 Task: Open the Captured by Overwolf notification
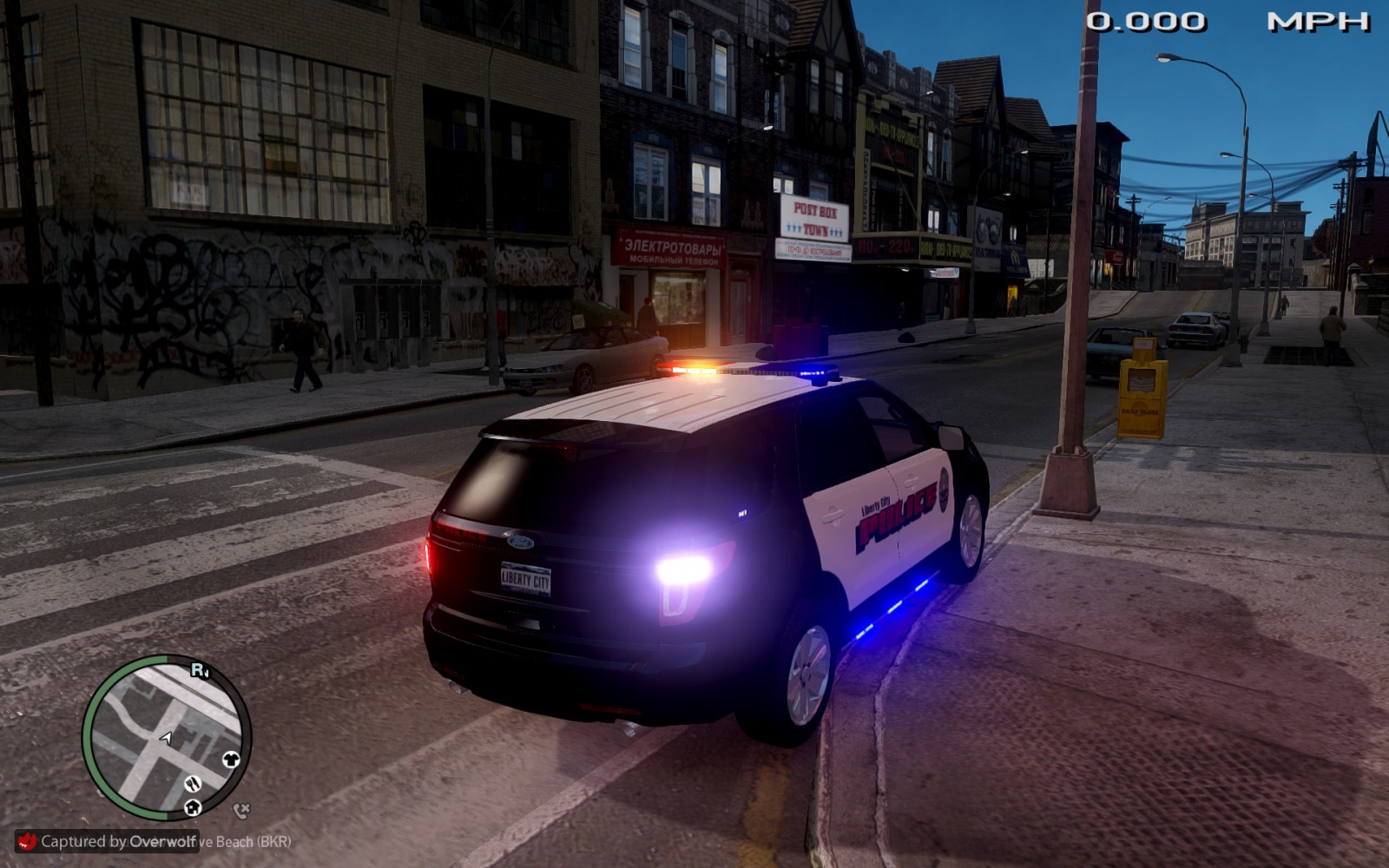pyautogui.click(x=108, y=841)
